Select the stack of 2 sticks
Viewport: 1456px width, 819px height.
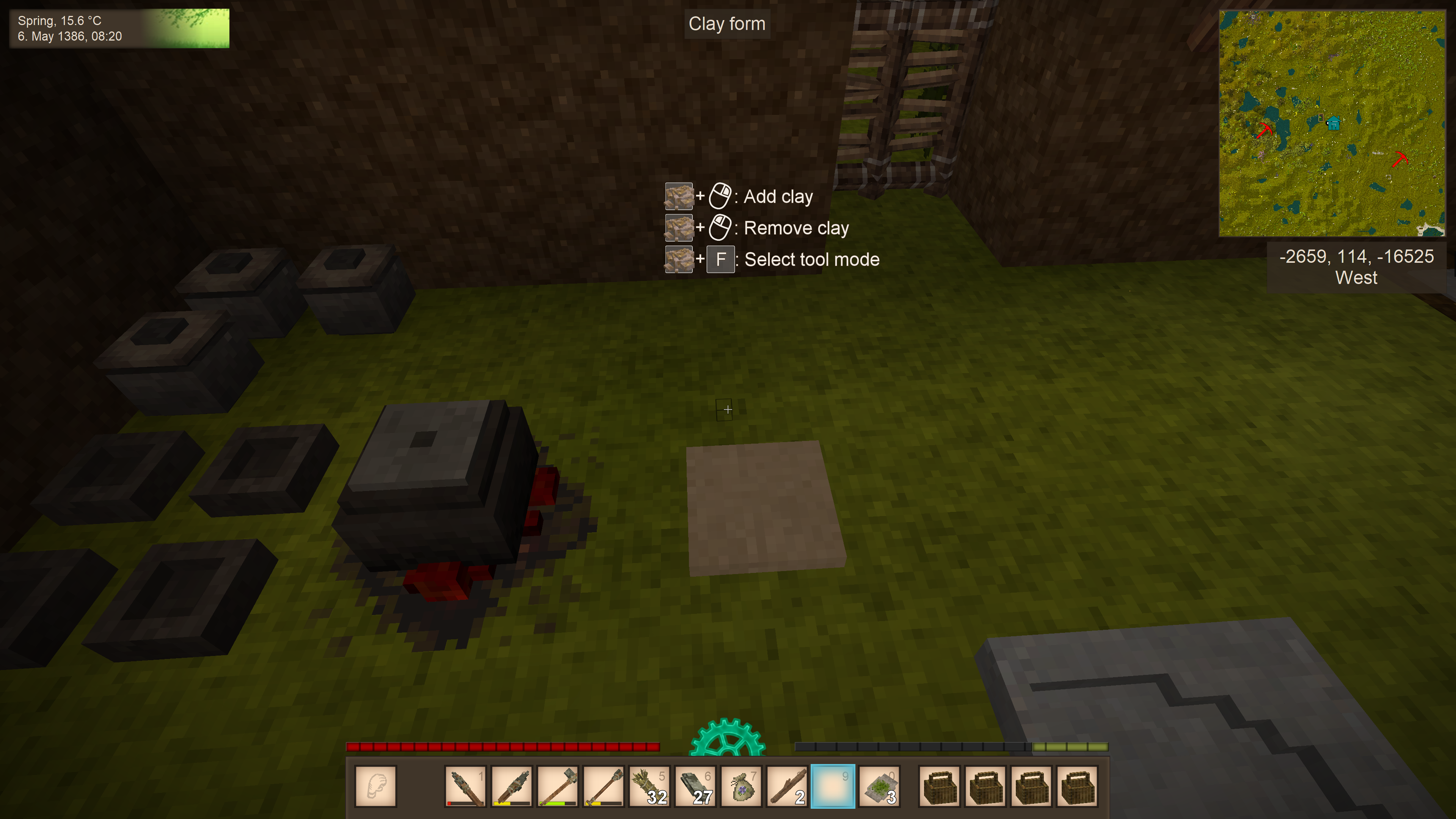click(x=788, y=786)
